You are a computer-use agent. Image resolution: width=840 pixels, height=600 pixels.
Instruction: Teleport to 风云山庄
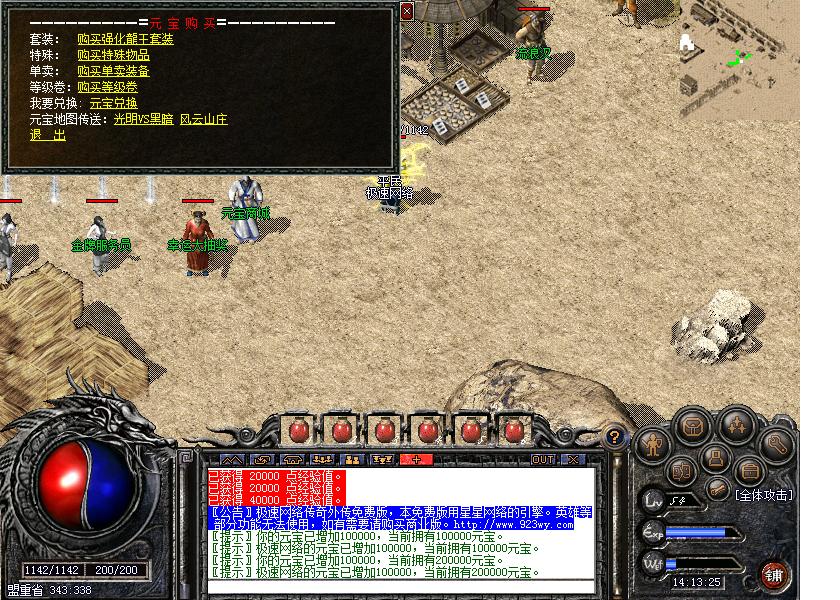click(x=203, y=119)
